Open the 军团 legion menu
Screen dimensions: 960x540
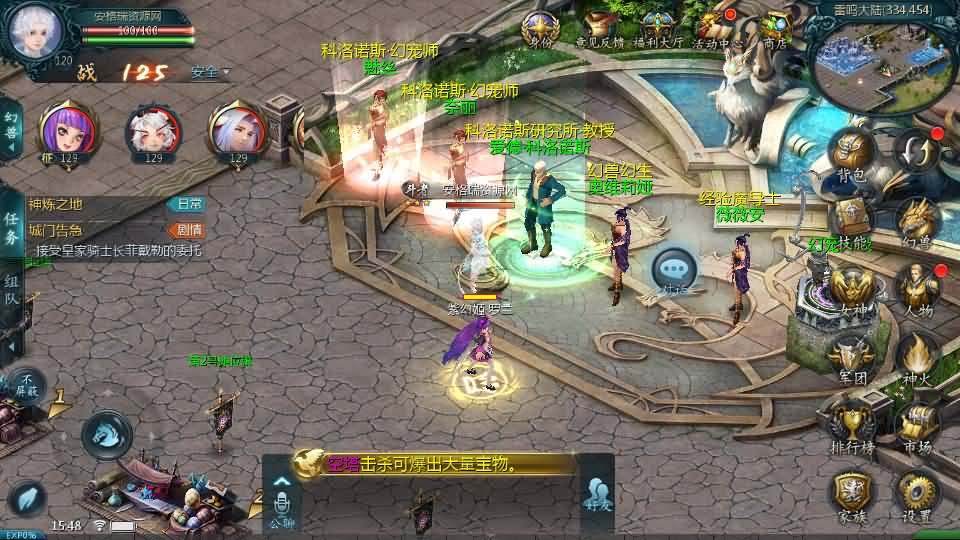851,355
